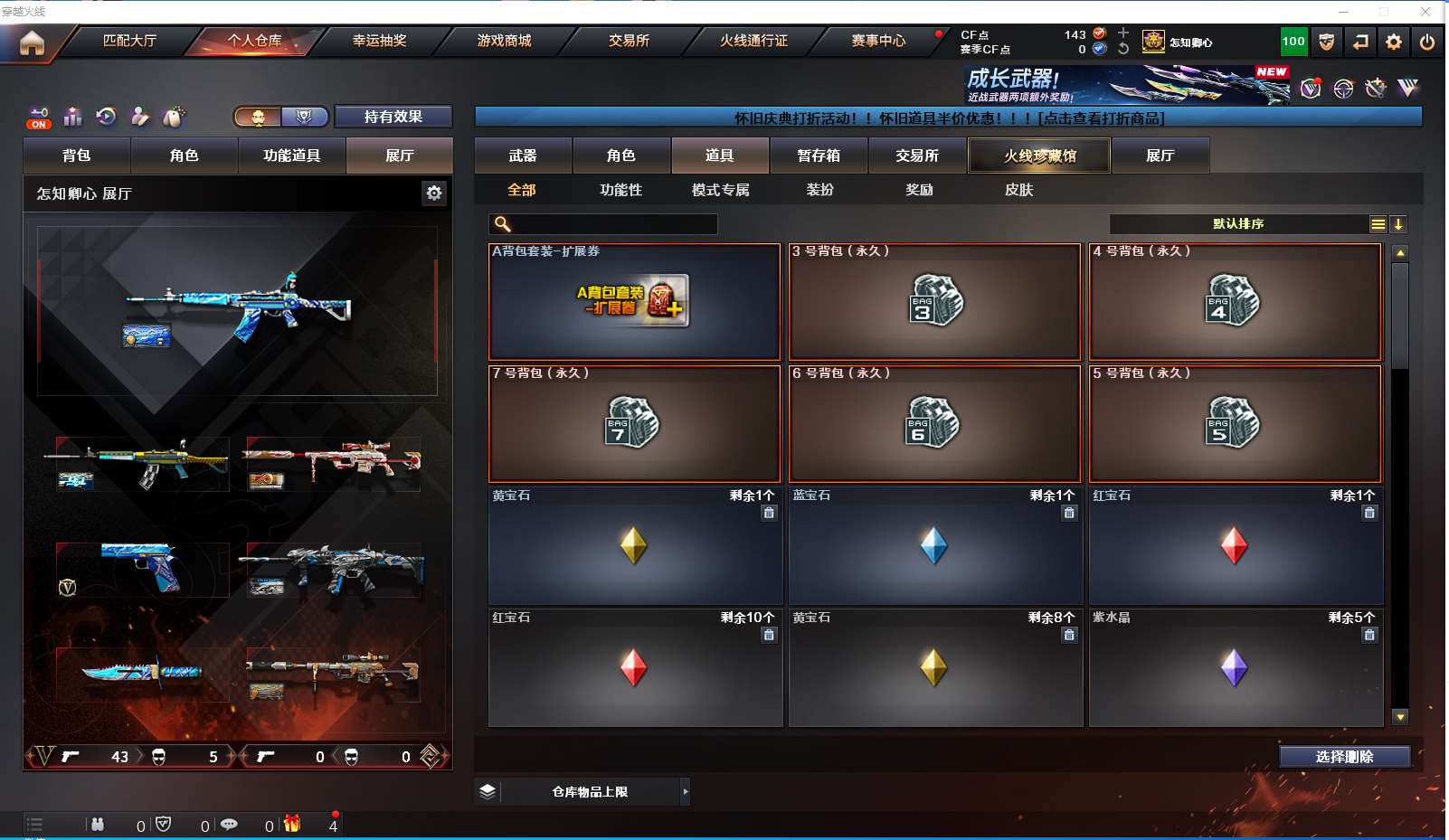The width and height of the screenshot is (1449, 840).
Task: Open the 功能道具 tab
Action: click(x=291, y=156)
